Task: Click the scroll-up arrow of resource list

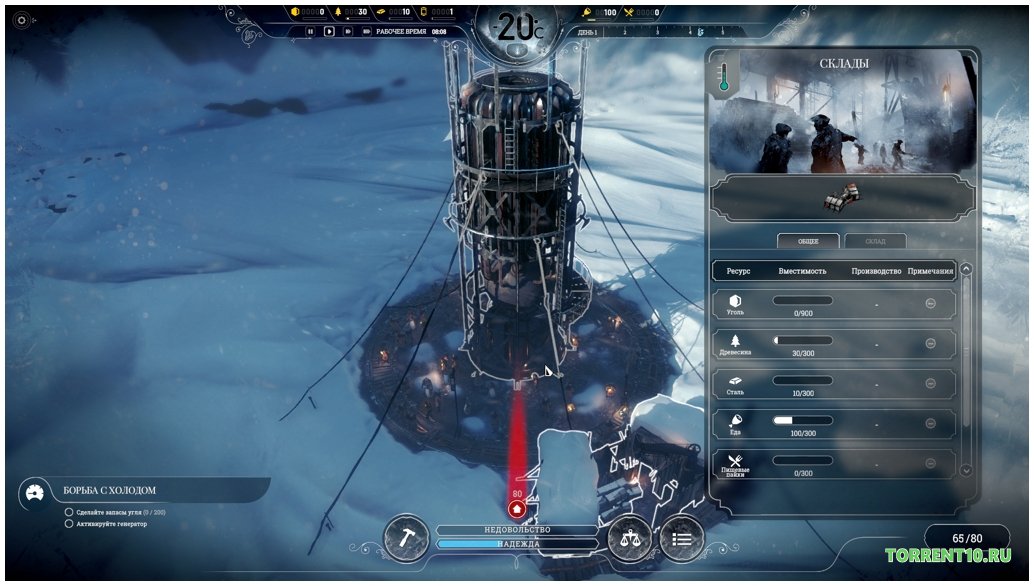Action: tap(965, 270)
